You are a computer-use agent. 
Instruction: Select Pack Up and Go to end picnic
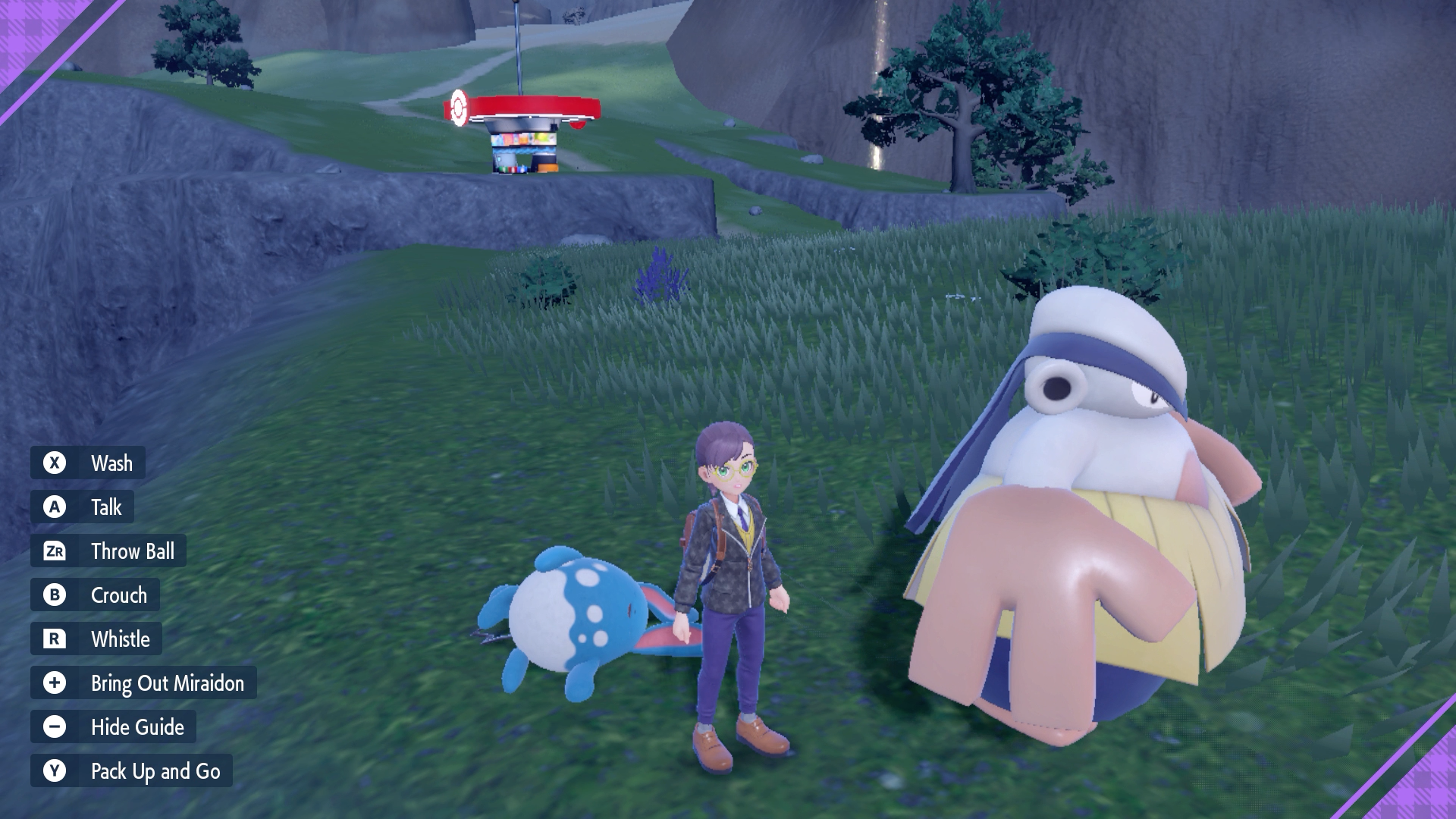tap(155, 771)
